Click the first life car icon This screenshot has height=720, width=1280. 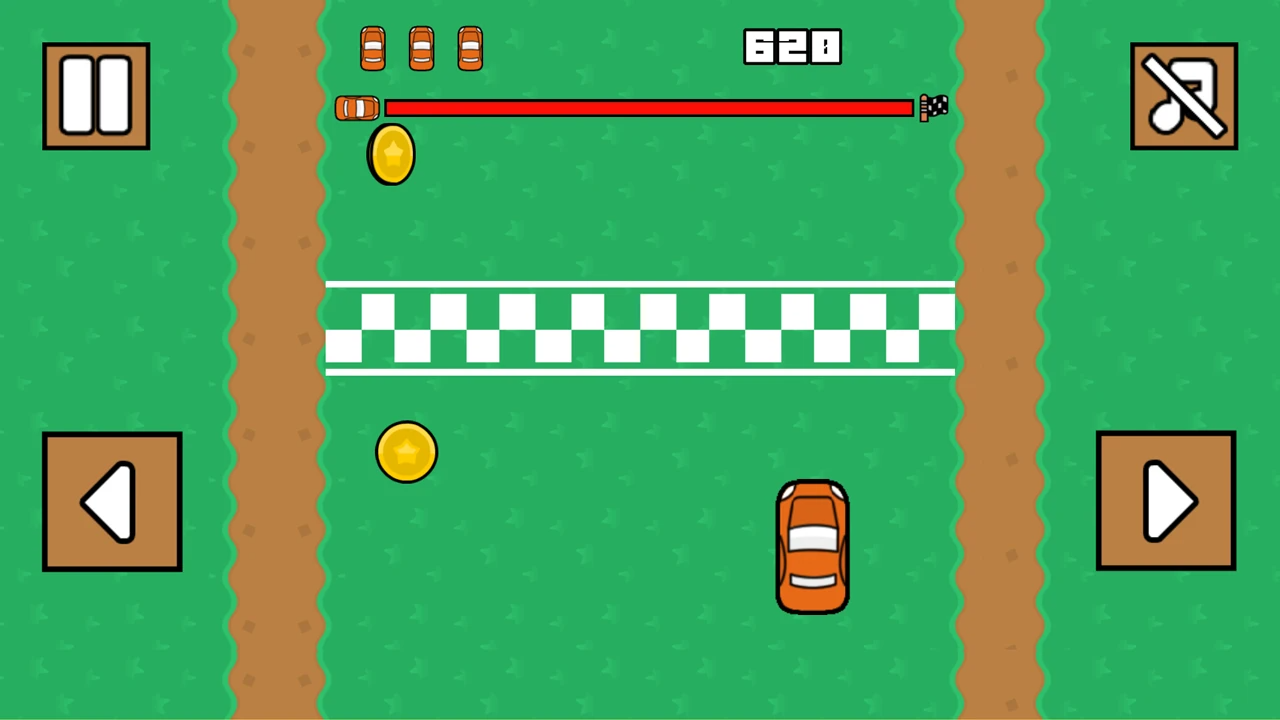(x=372, y=48)
